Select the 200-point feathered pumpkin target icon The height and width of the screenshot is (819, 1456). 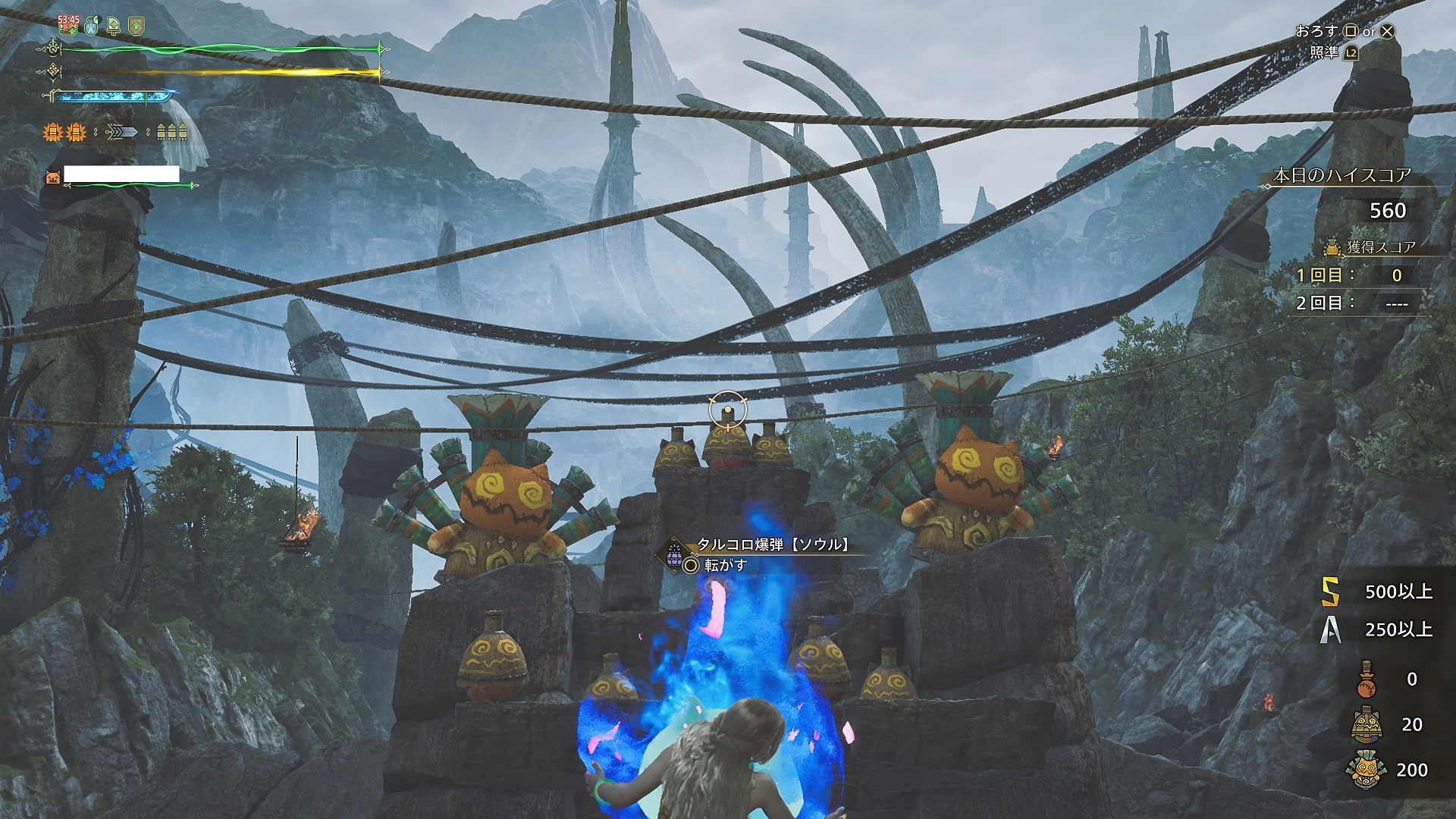[1365, 770]
